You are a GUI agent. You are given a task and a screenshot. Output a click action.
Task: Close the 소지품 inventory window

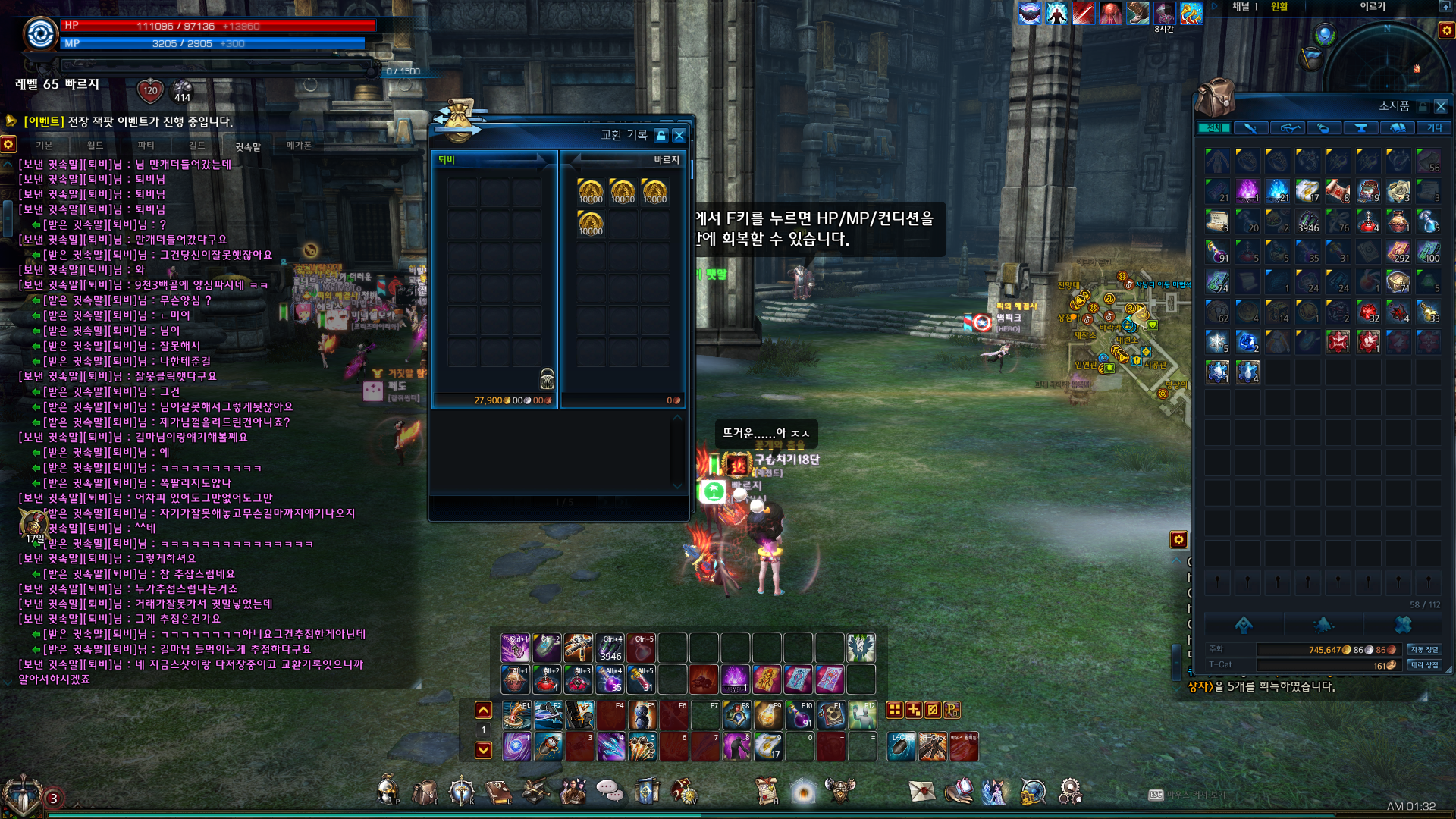click(1441, 106)
